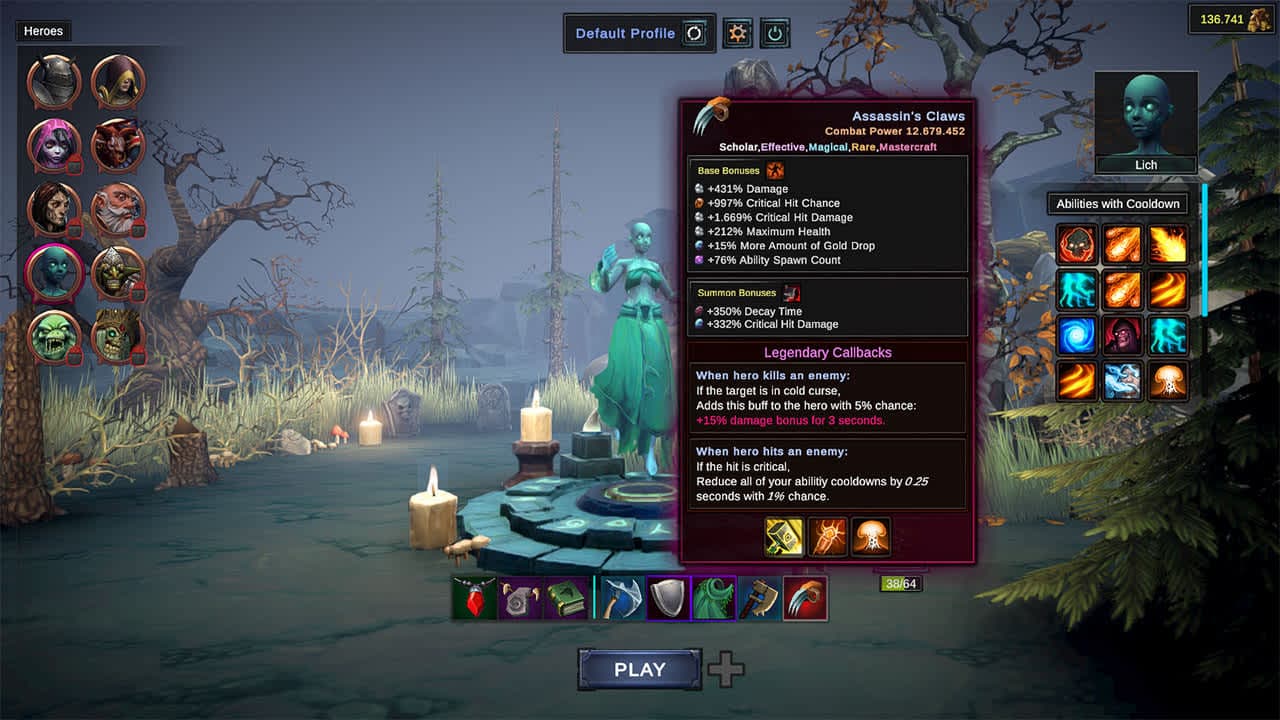Select the blue vortex ability icon
Viewport: 1280px width, 720px height.
1076,335
